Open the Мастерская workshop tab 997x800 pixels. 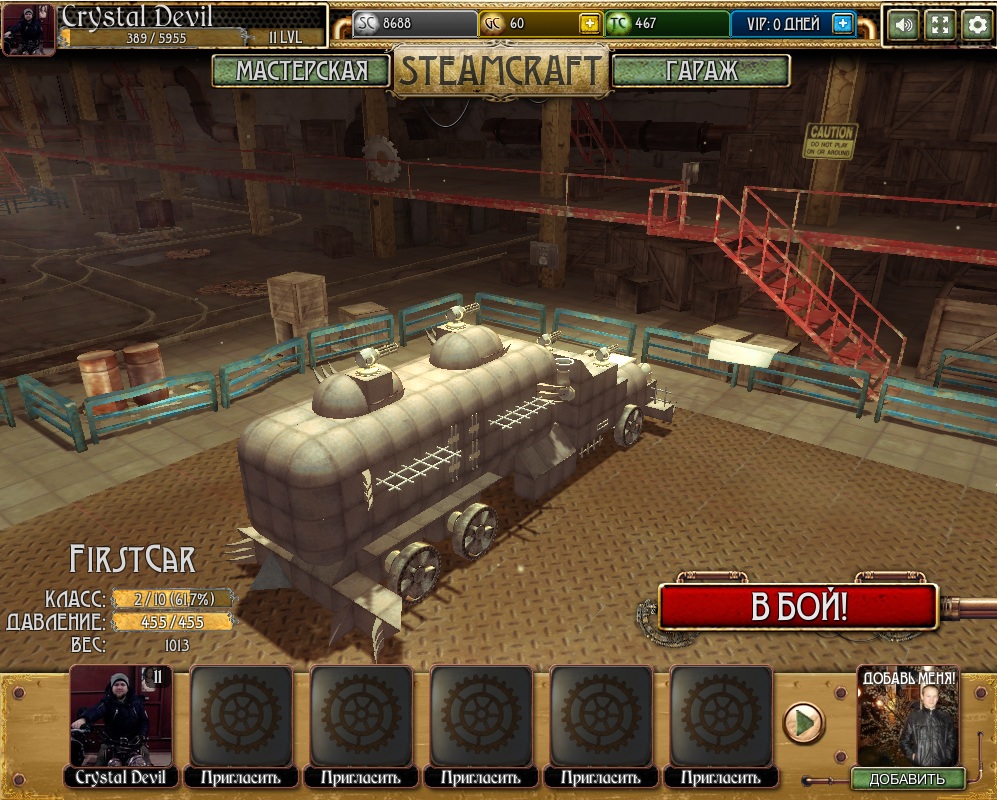(x=301, y=71)
